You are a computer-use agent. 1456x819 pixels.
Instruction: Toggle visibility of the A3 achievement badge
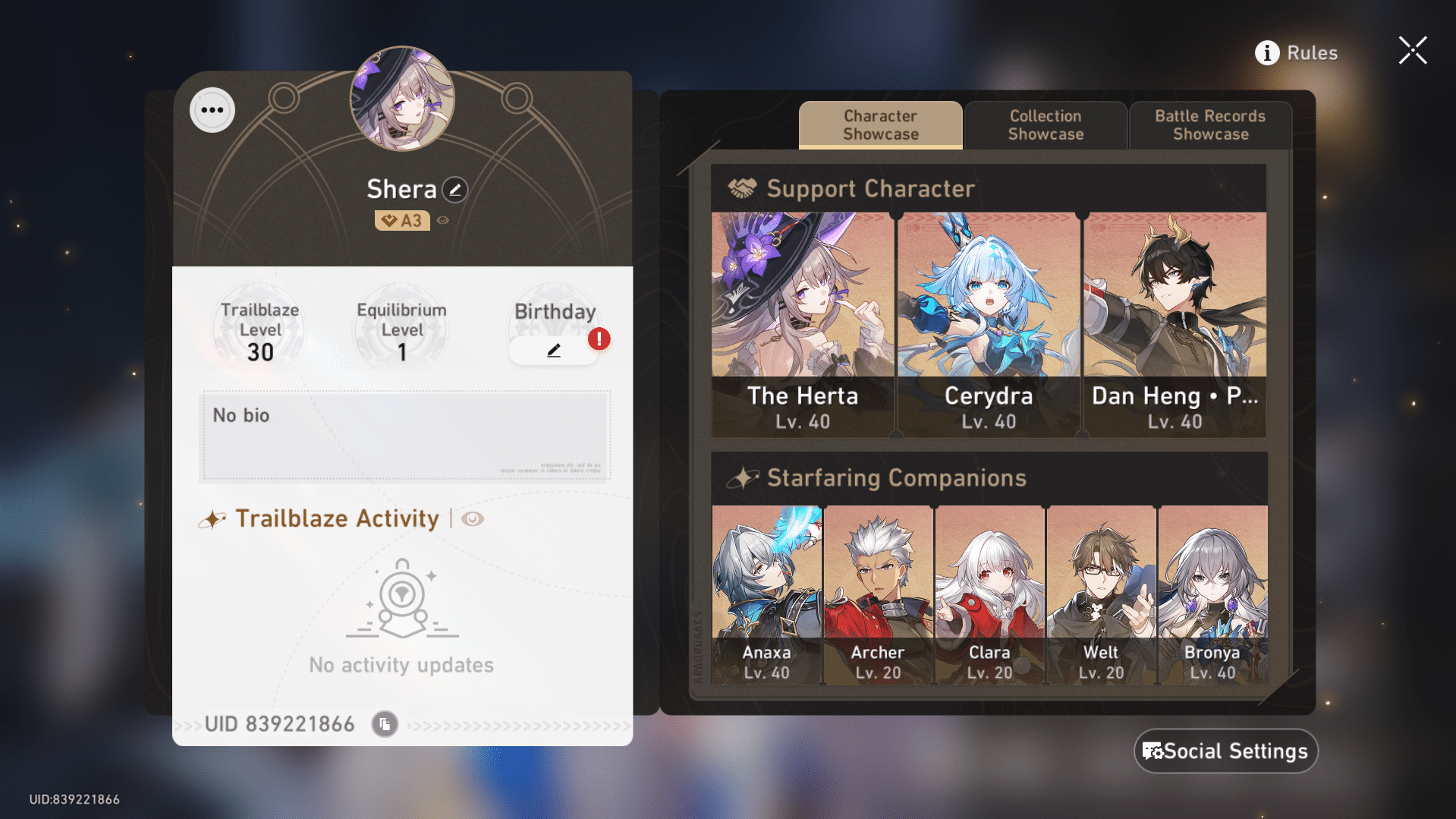442,220
